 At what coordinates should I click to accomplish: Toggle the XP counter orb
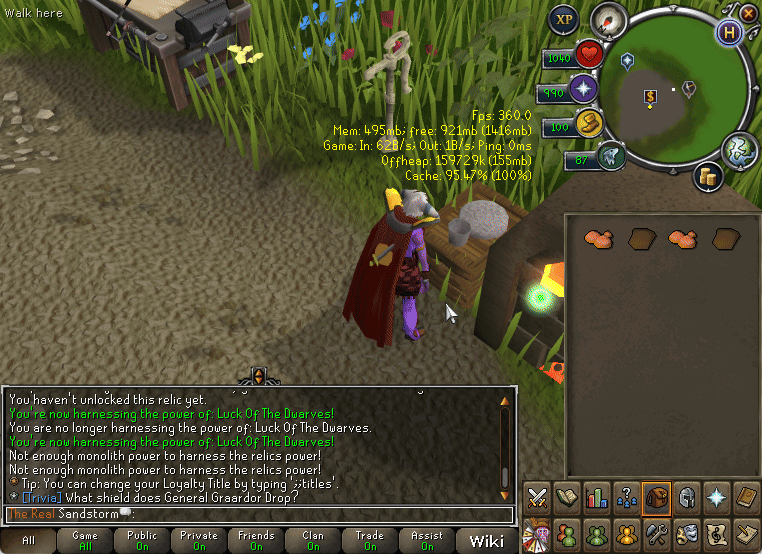(x=564, y=19)
